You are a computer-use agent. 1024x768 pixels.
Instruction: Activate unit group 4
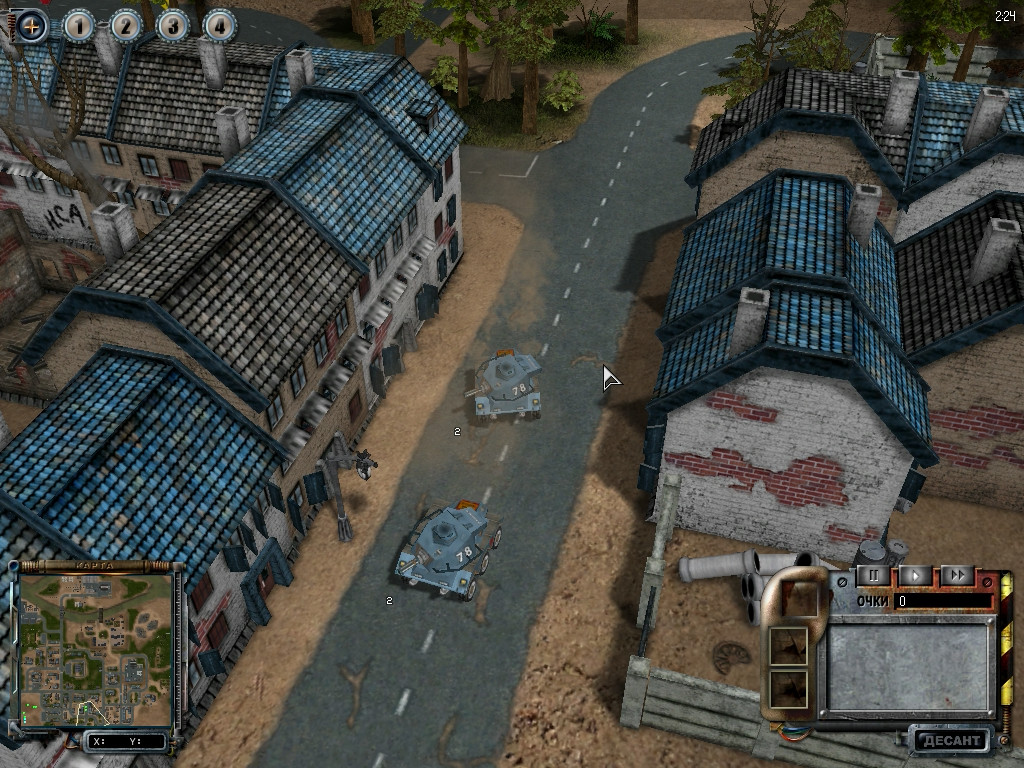pyautogui.click(x=219, y=26)
